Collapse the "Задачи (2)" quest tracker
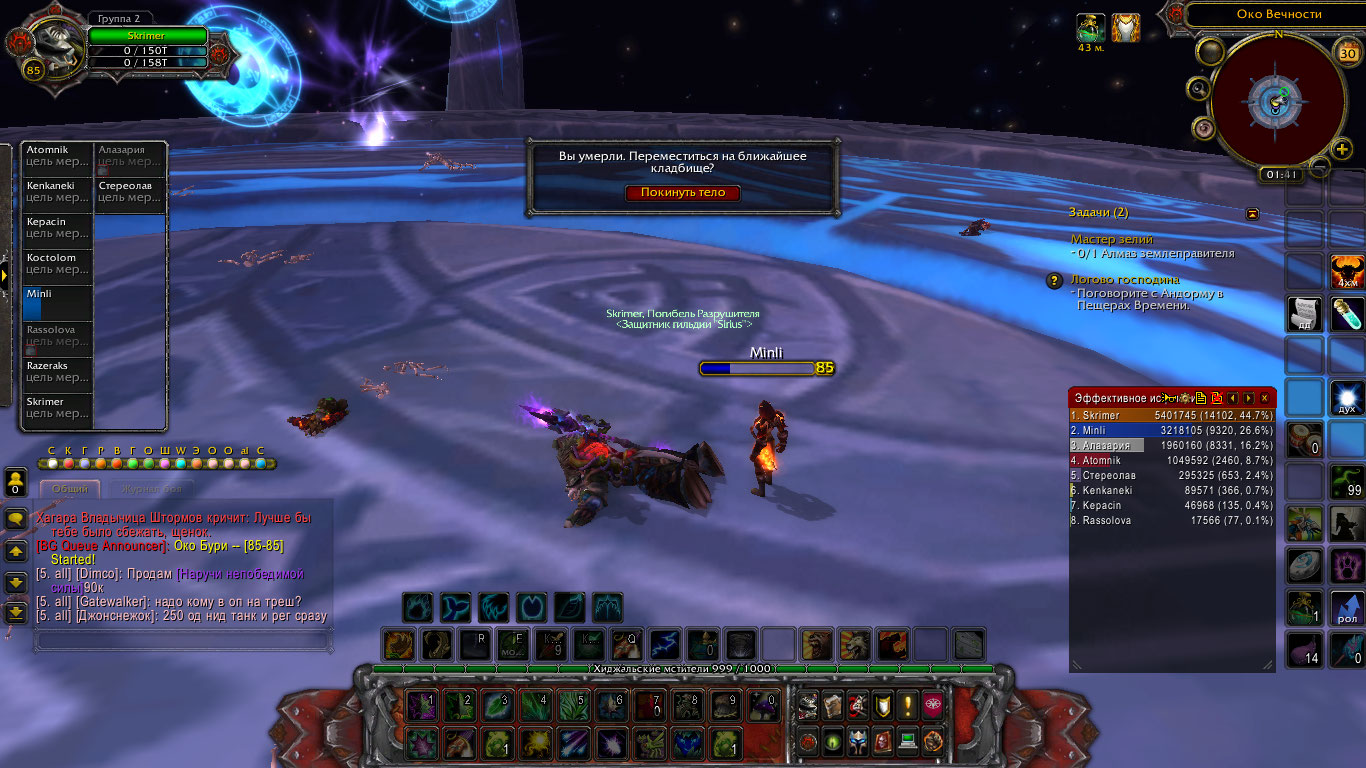The height and width of the screenshot is (768, 1366). [x=1252, y=213]
